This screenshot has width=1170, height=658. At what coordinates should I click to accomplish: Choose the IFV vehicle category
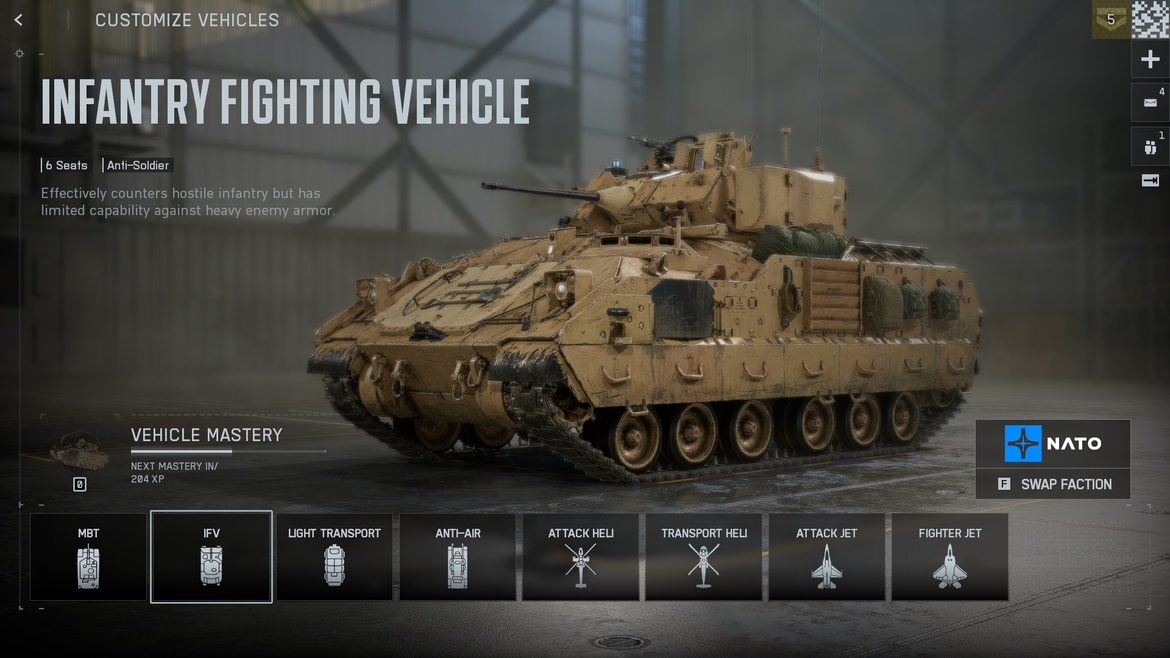click(211, 557)
